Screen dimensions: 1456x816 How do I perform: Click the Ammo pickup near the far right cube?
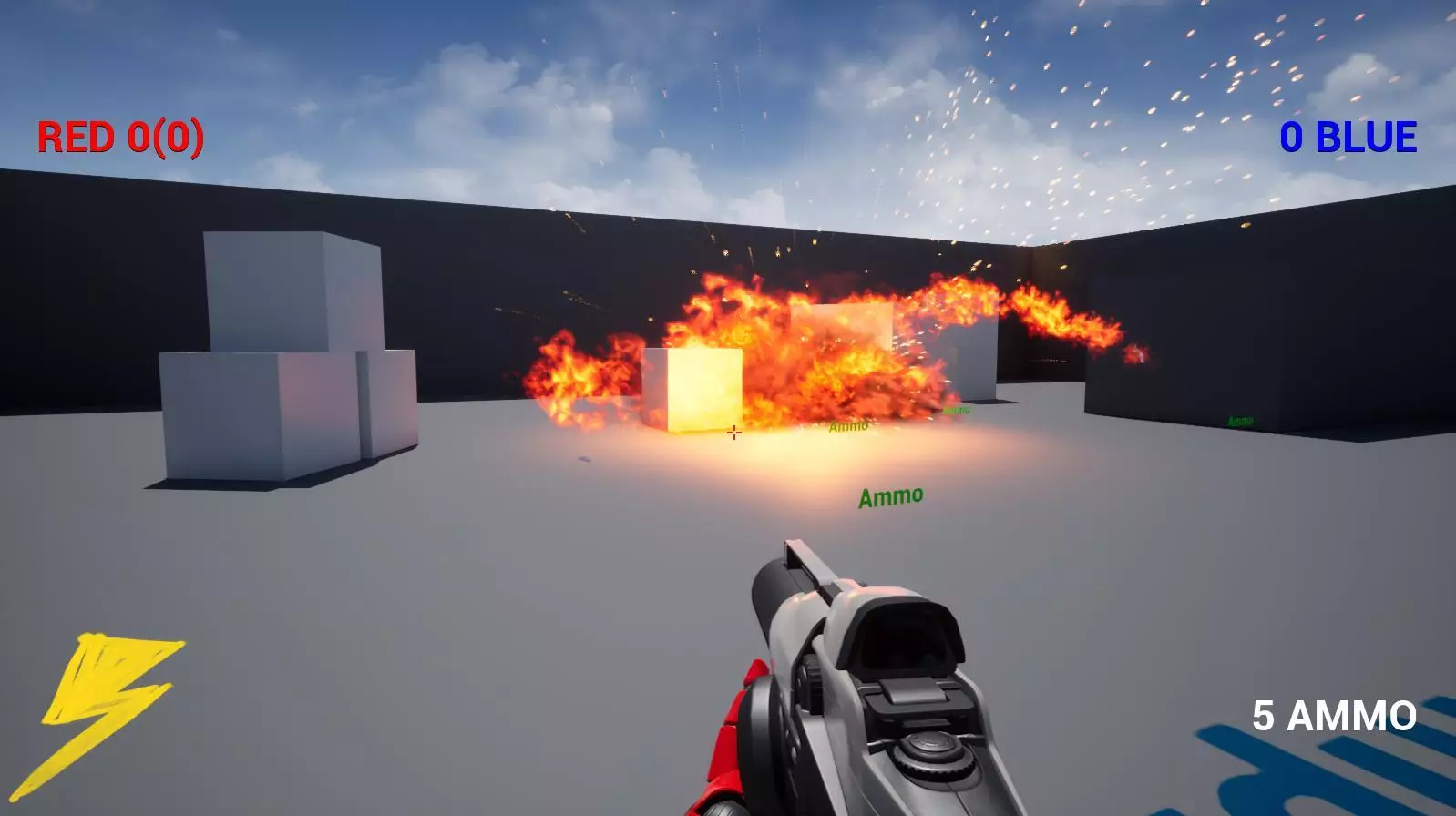pos(1239,421)
